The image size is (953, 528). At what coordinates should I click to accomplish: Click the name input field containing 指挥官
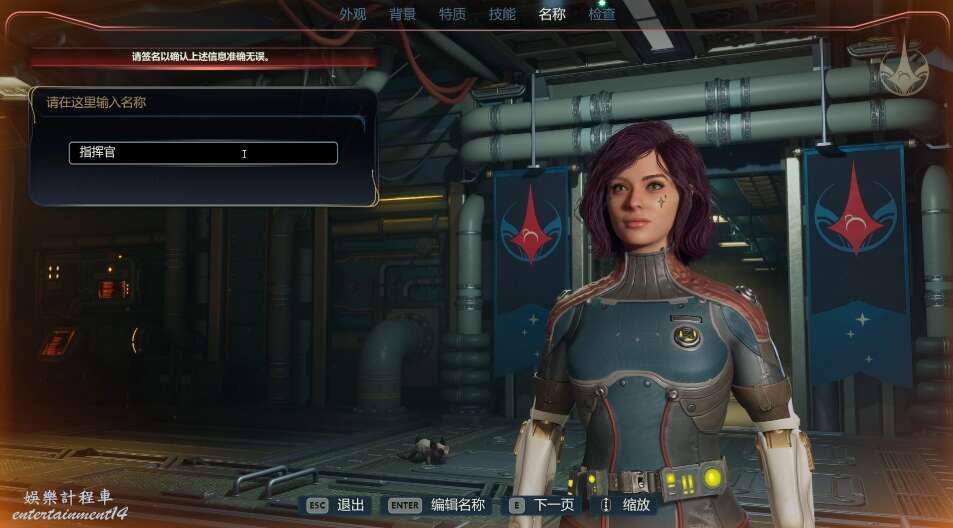(203, 153)
